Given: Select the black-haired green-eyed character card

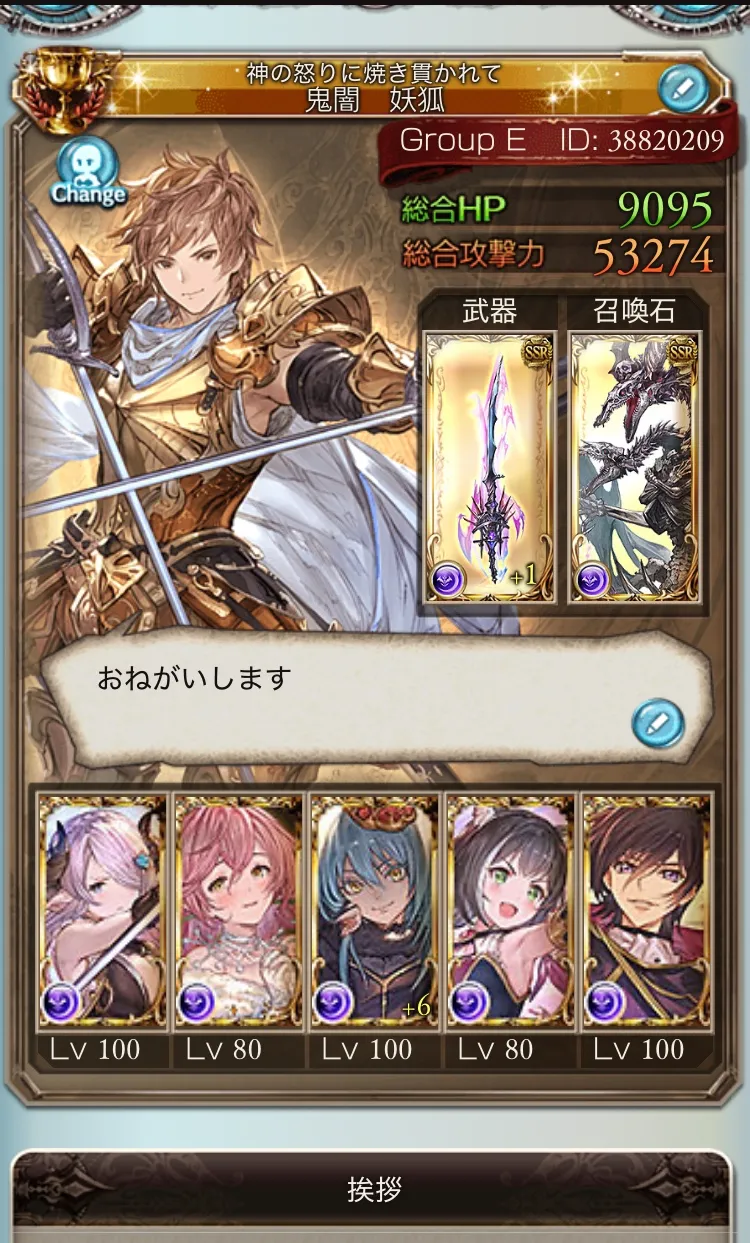Looking at the screenshot, I should tap(510, 911).
